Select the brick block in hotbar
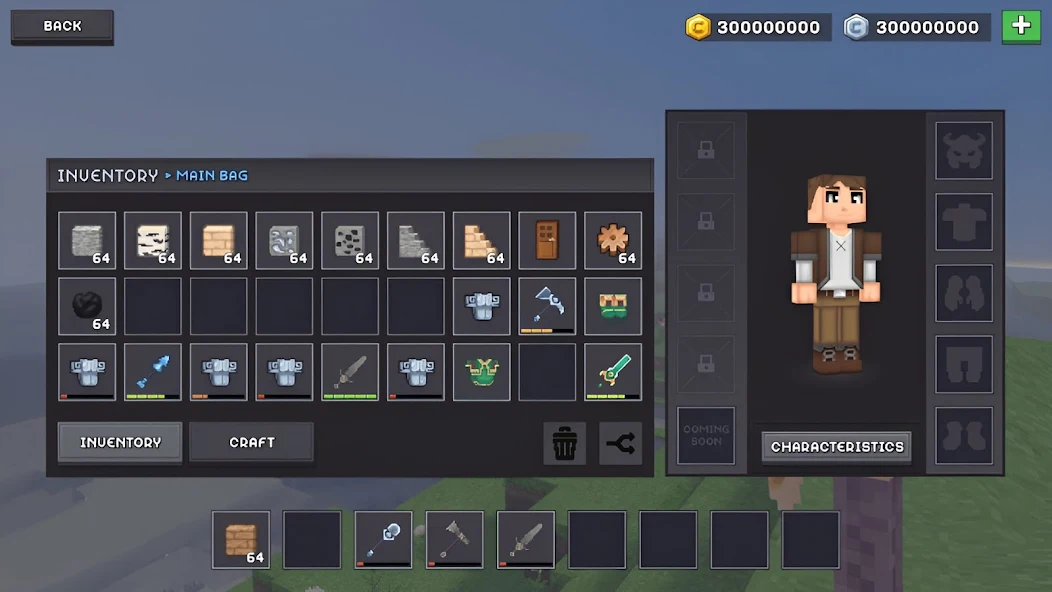Image resolution: width=1052 pixels, height=592 pixels. click(241, 540)
